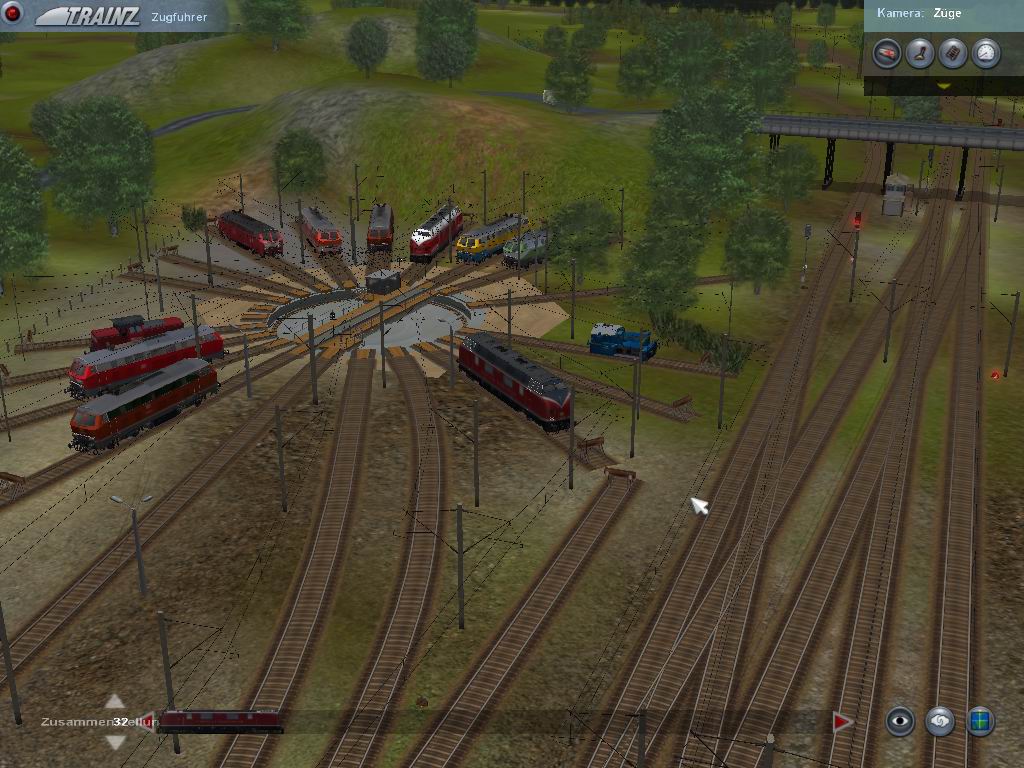Click the handshake coupling icon

[x=940, y=721]
